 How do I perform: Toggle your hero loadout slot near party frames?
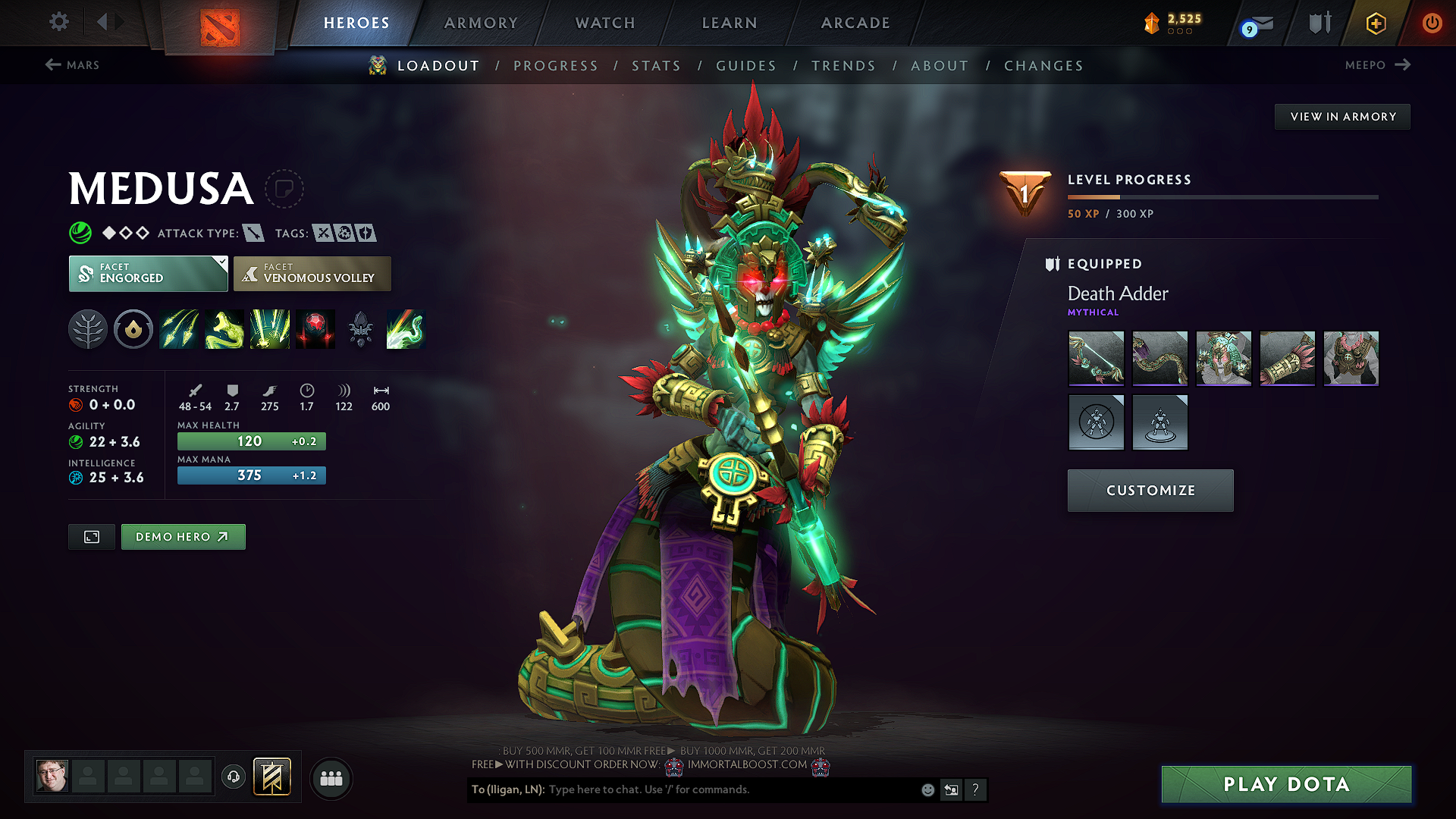[273, 777]
